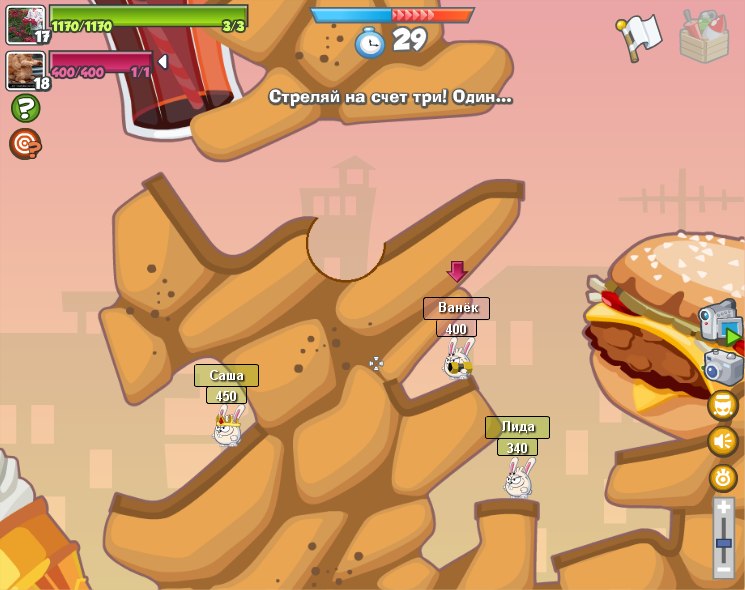The width and height of the screenshot is (745, 590).
Task: Take a screenshot with the camera icon
Action: point(723,367)
